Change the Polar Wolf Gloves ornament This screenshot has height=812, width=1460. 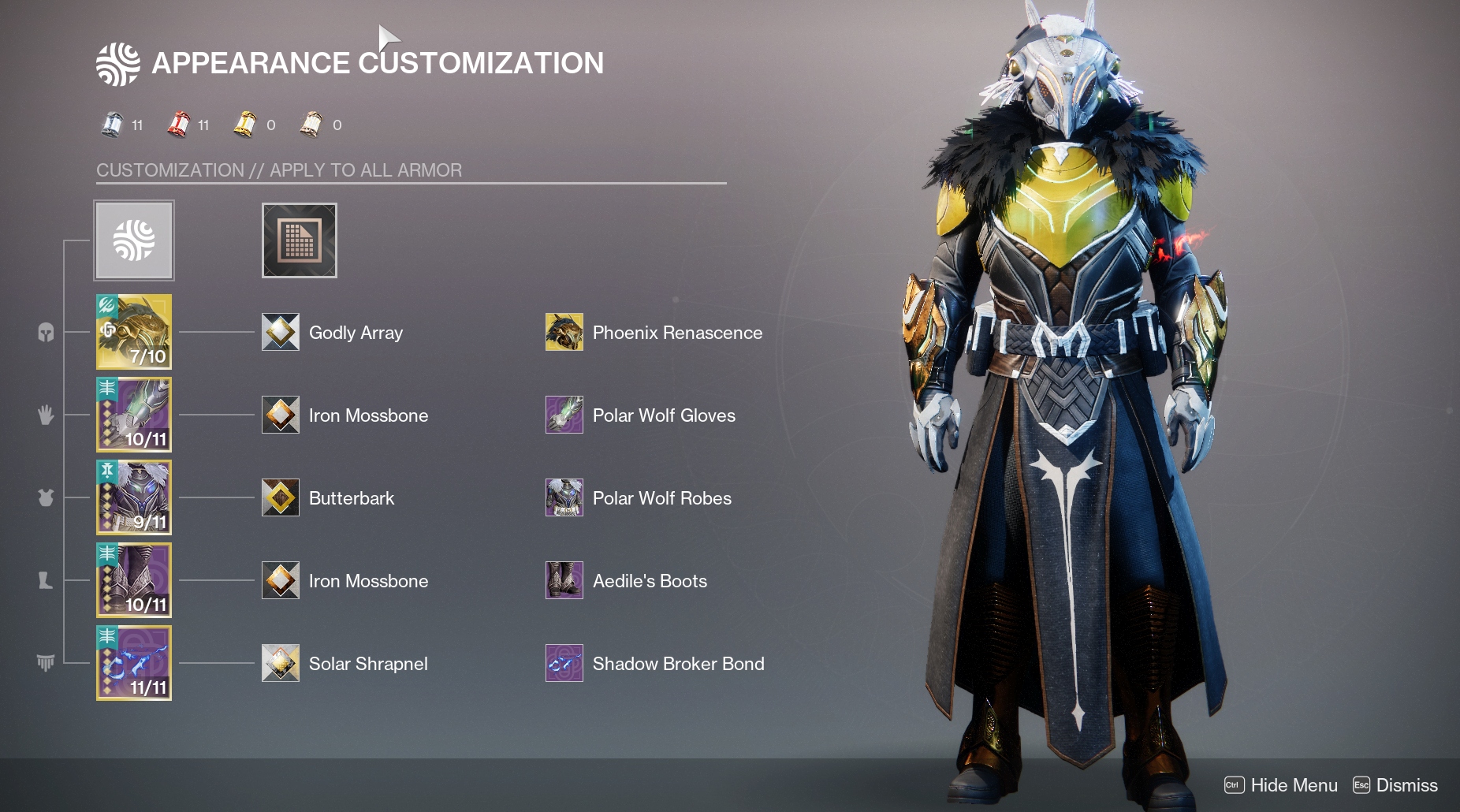pyautogui.click(x=564, y=415)
